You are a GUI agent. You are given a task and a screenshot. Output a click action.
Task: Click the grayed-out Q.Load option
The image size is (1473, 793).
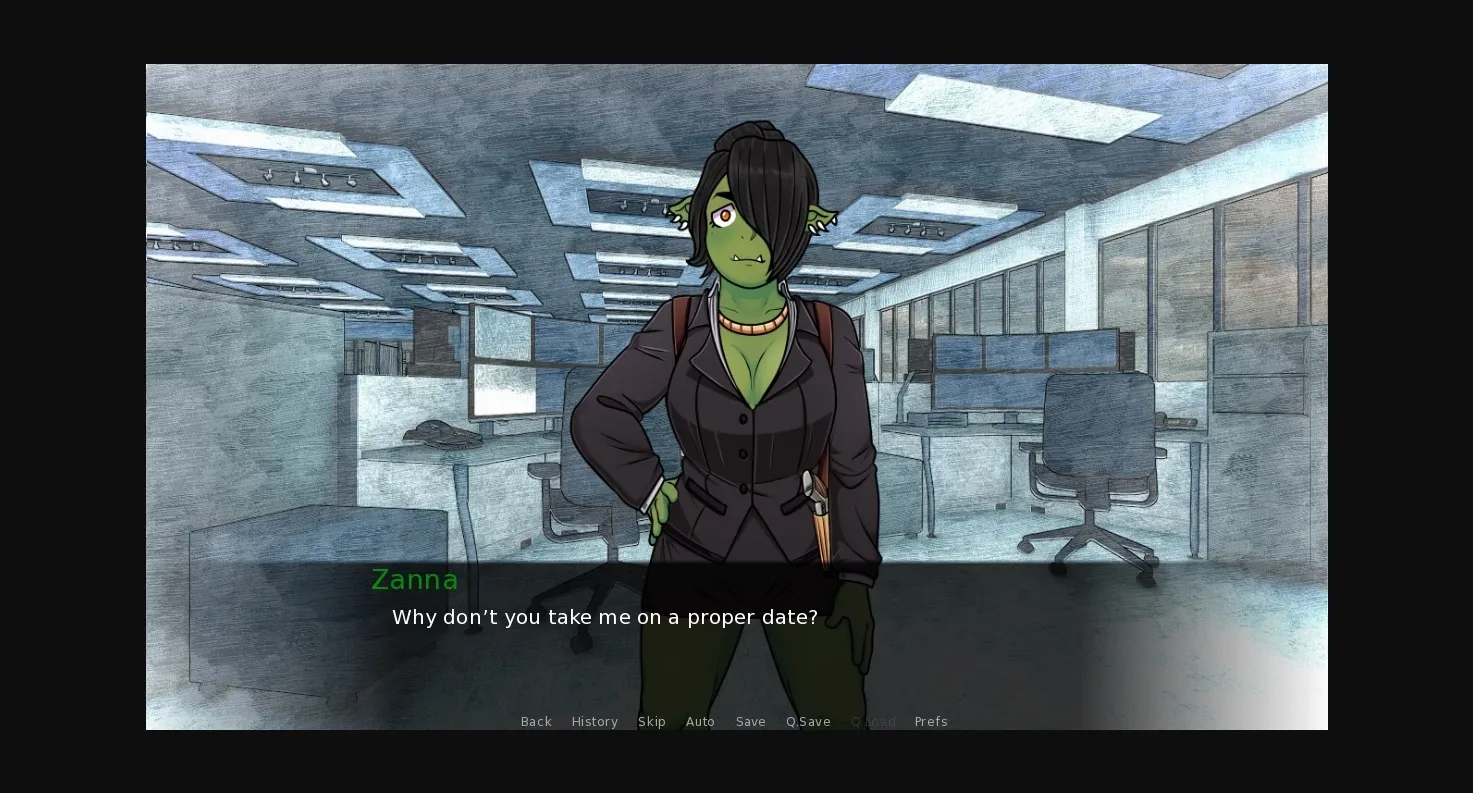point(873,721)
